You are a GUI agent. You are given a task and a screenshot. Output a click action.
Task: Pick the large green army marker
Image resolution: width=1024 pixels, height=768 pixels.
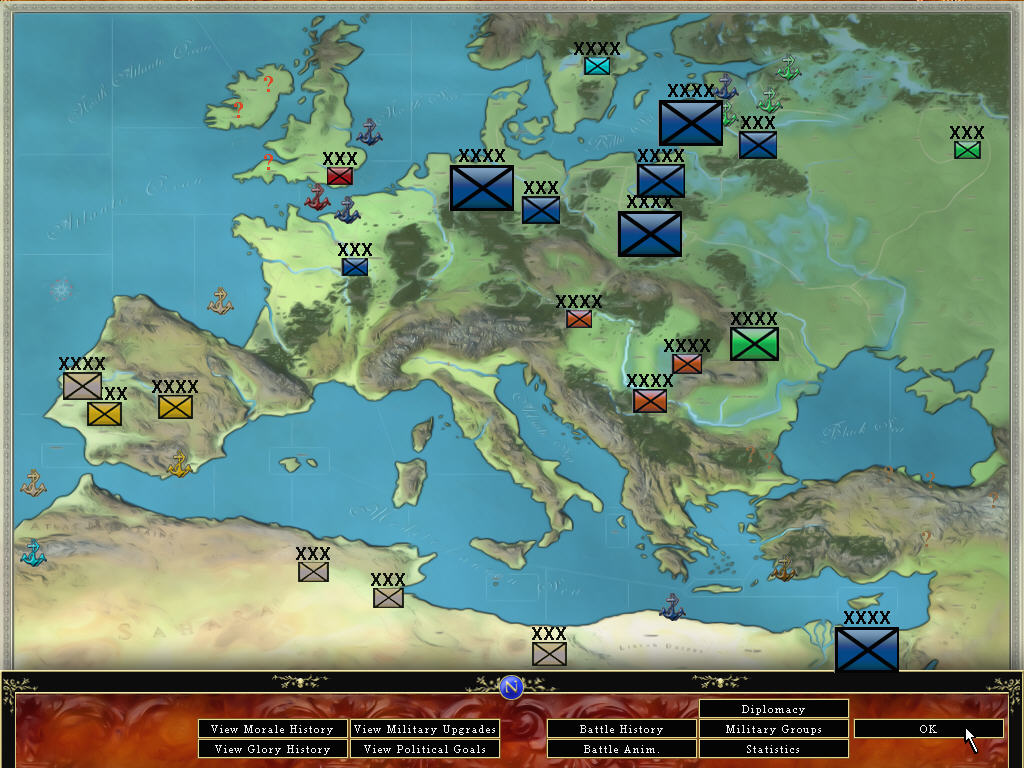(754, 344)
